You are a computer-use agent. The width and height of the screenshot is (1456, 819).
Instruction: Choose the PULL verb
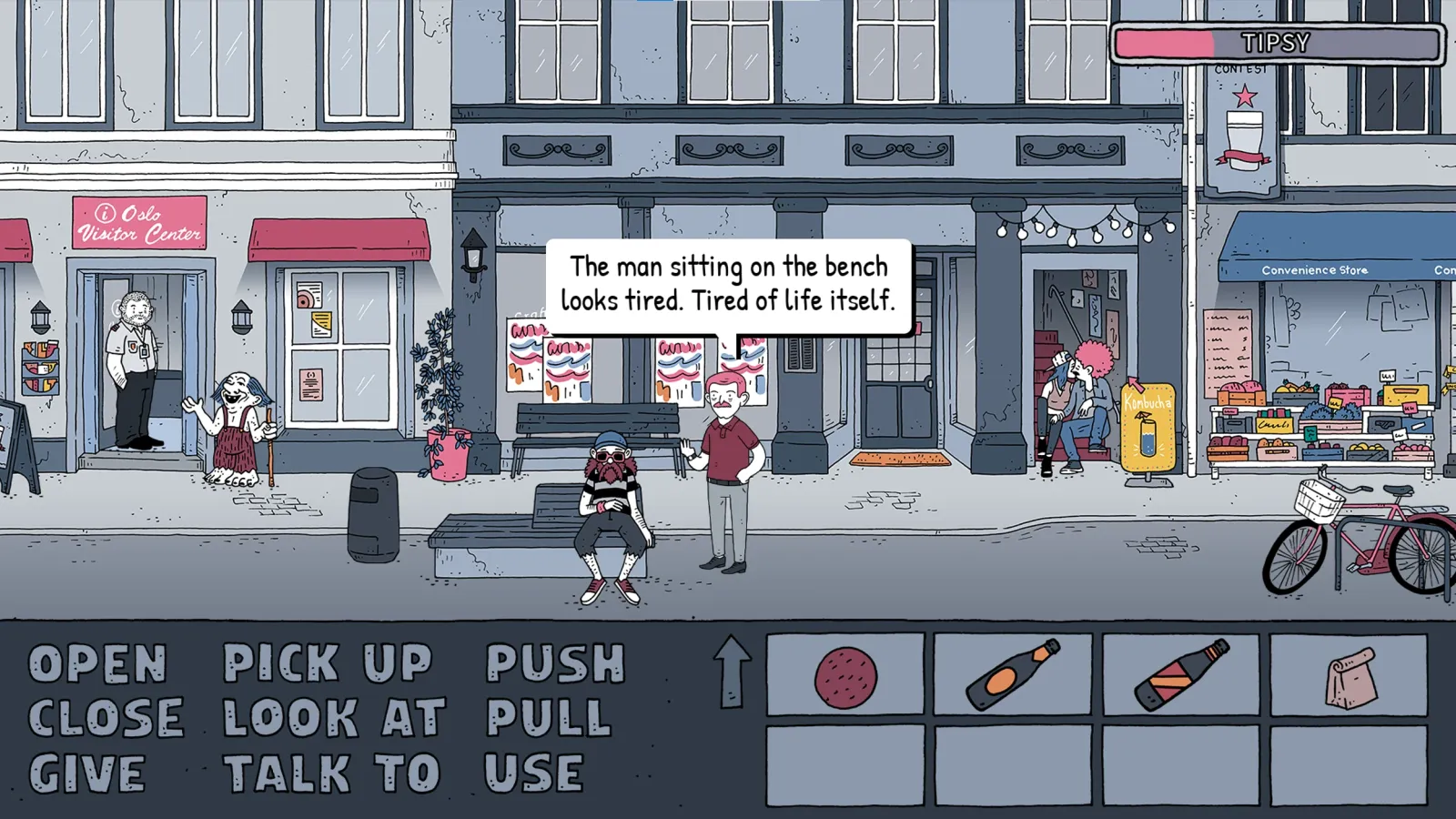point(548,719)
